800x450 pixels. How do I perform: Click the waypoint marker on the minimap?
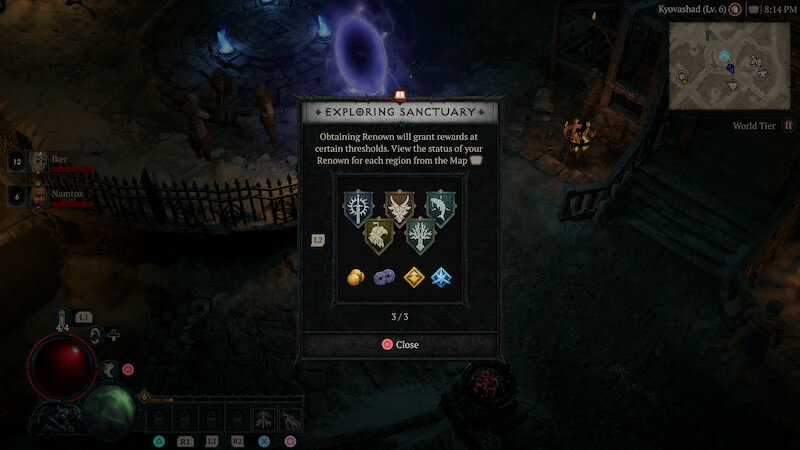(723, 58)
